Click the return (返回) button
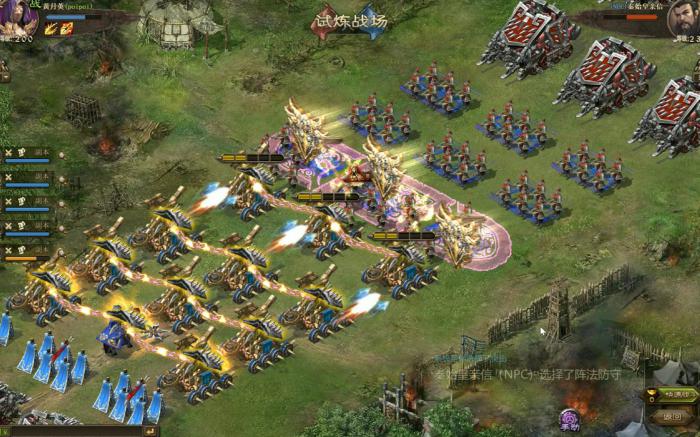The width and height of the screenshot is (700, 437). click(x=672, y=416)
